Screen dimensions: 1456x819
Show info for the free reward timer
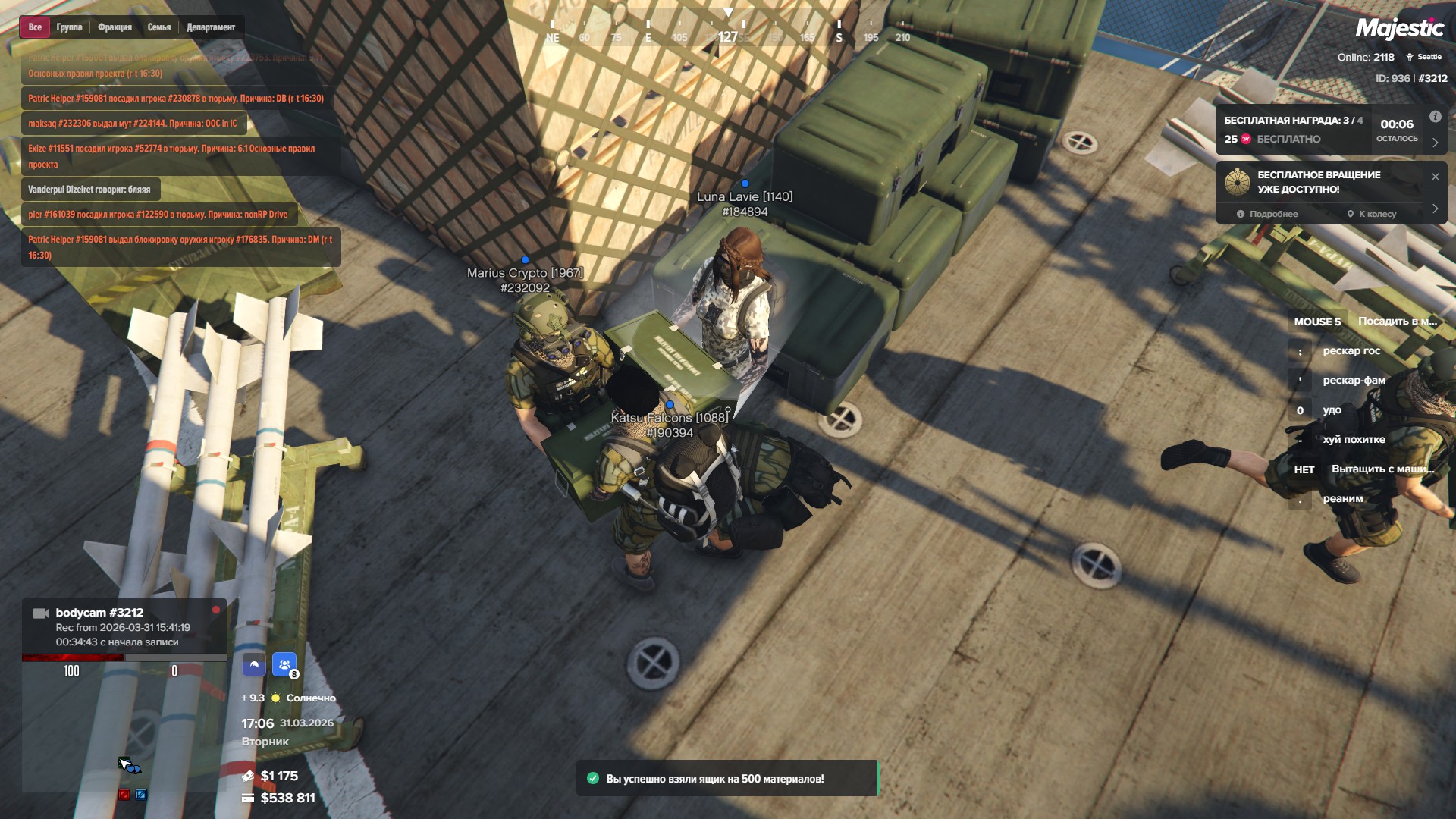click(x=1435, y=117)
